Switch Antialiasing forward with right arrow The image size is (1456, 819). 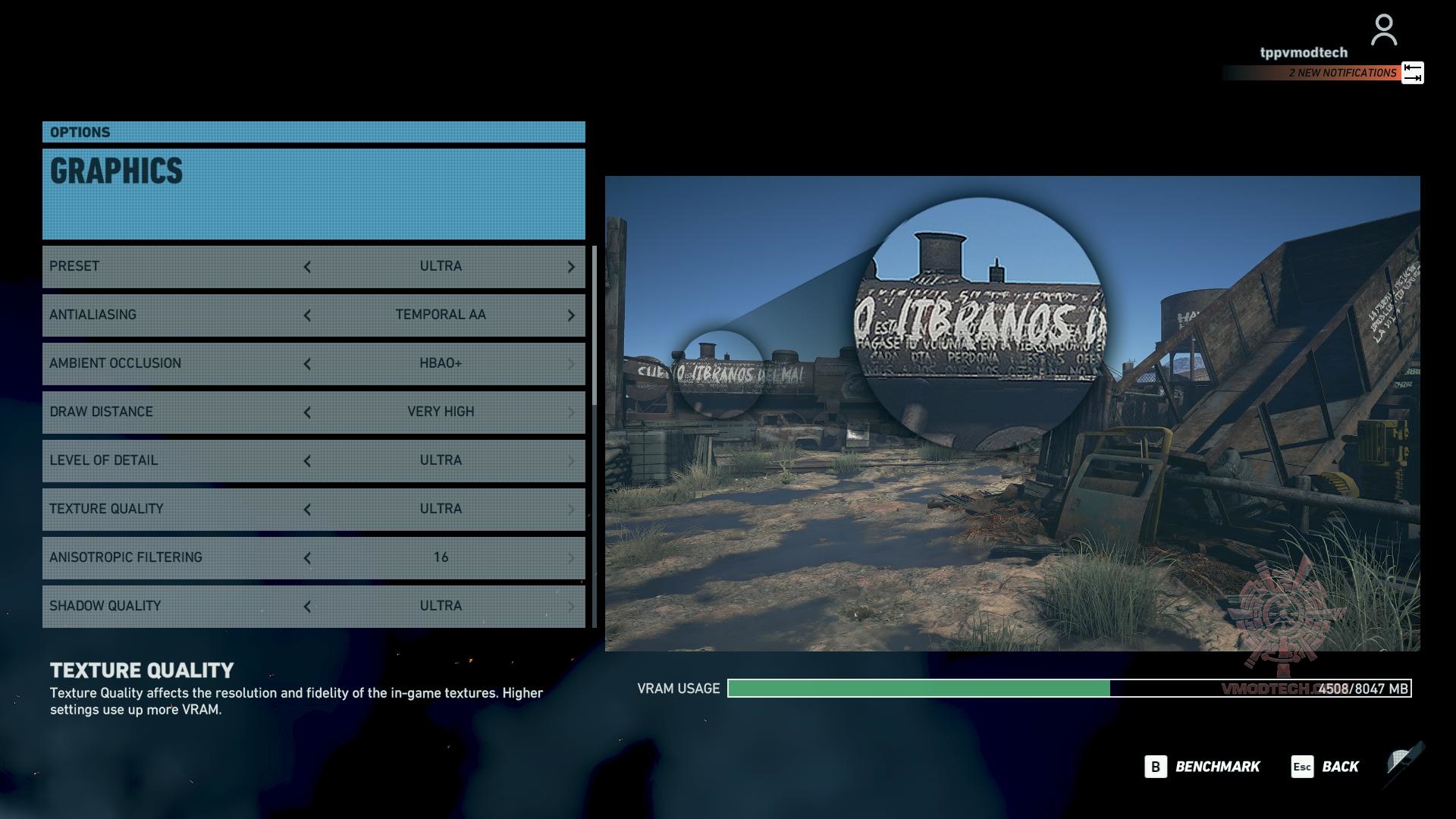(571, 315)
